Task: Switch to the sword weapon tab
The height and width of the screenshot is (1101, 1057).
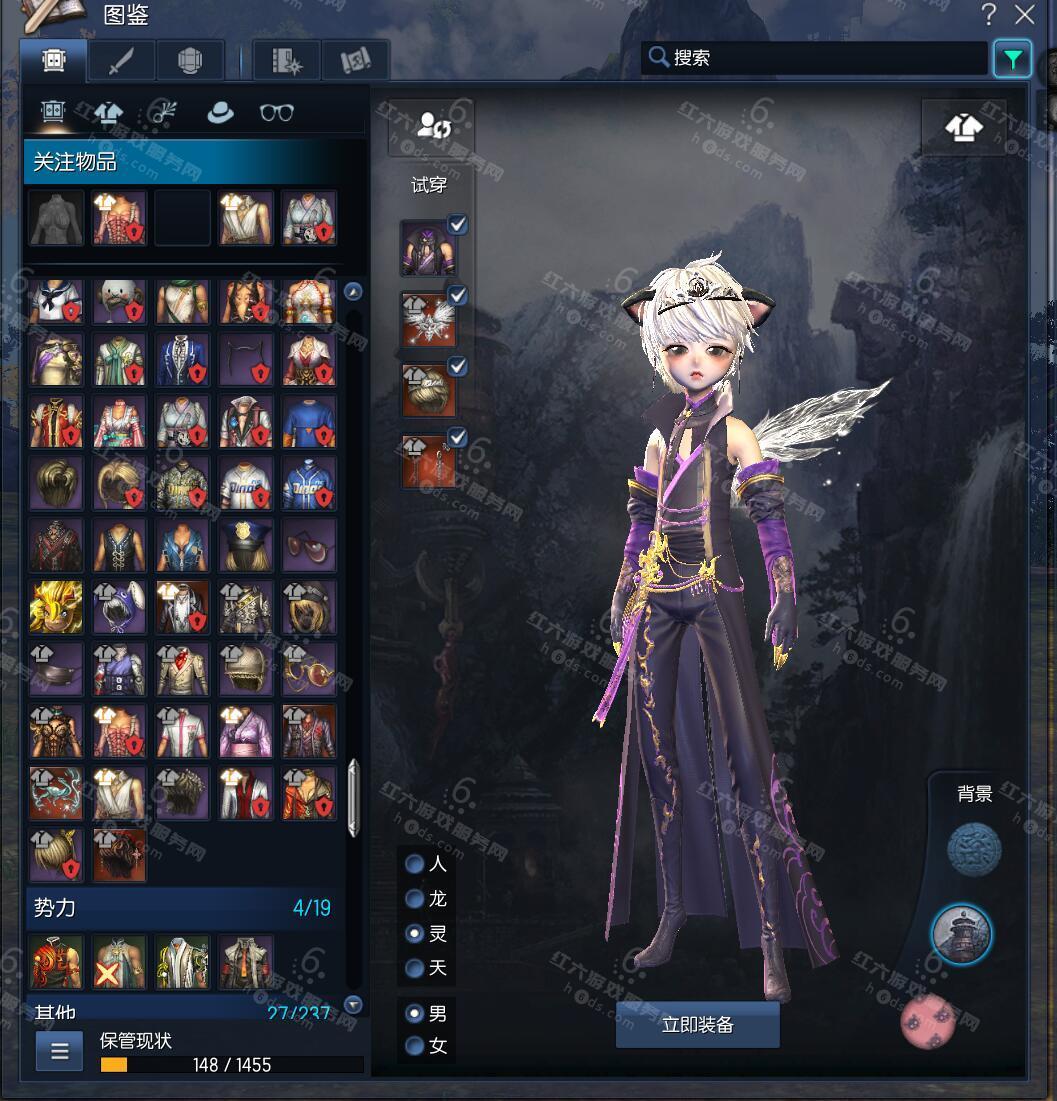Action: pos(121,61)
